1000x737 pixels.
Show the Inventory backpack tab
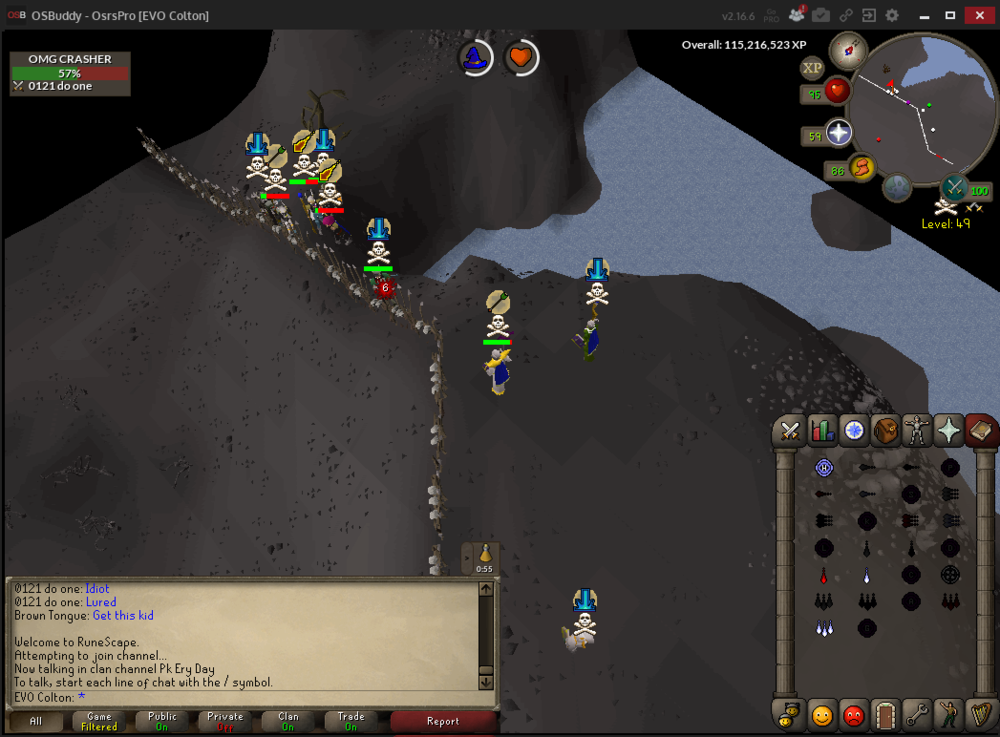[x=885, y=431]
